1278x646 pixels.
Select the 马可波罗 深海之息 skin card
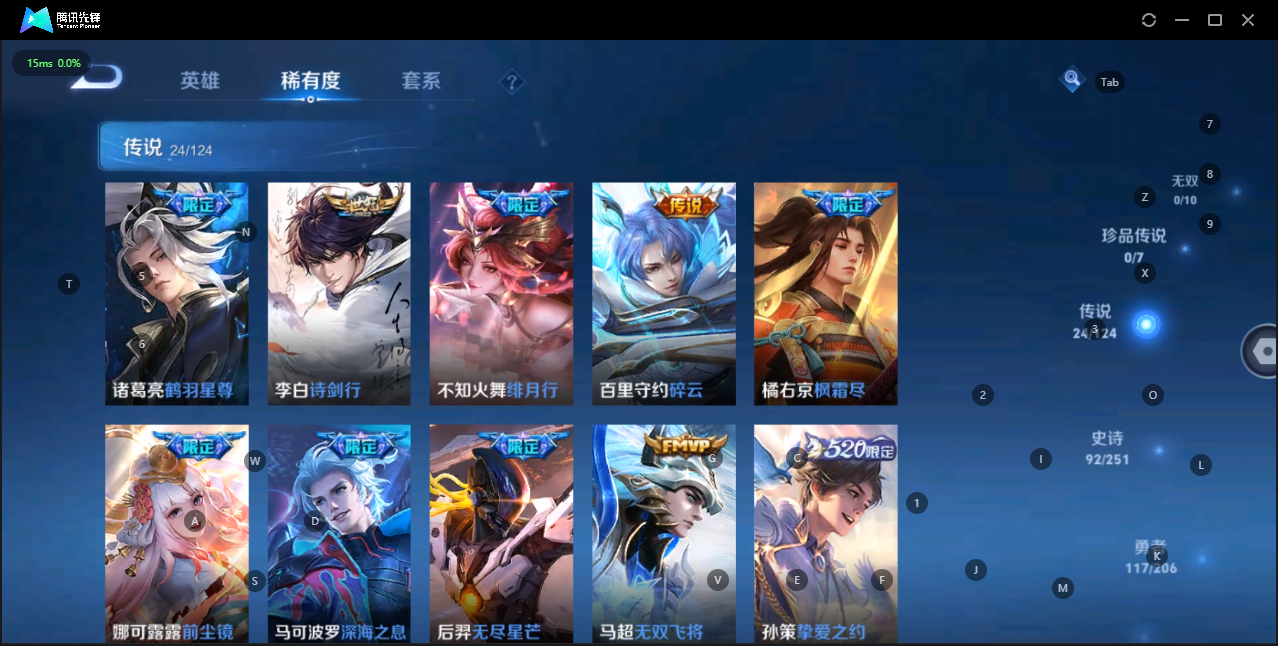339,534
